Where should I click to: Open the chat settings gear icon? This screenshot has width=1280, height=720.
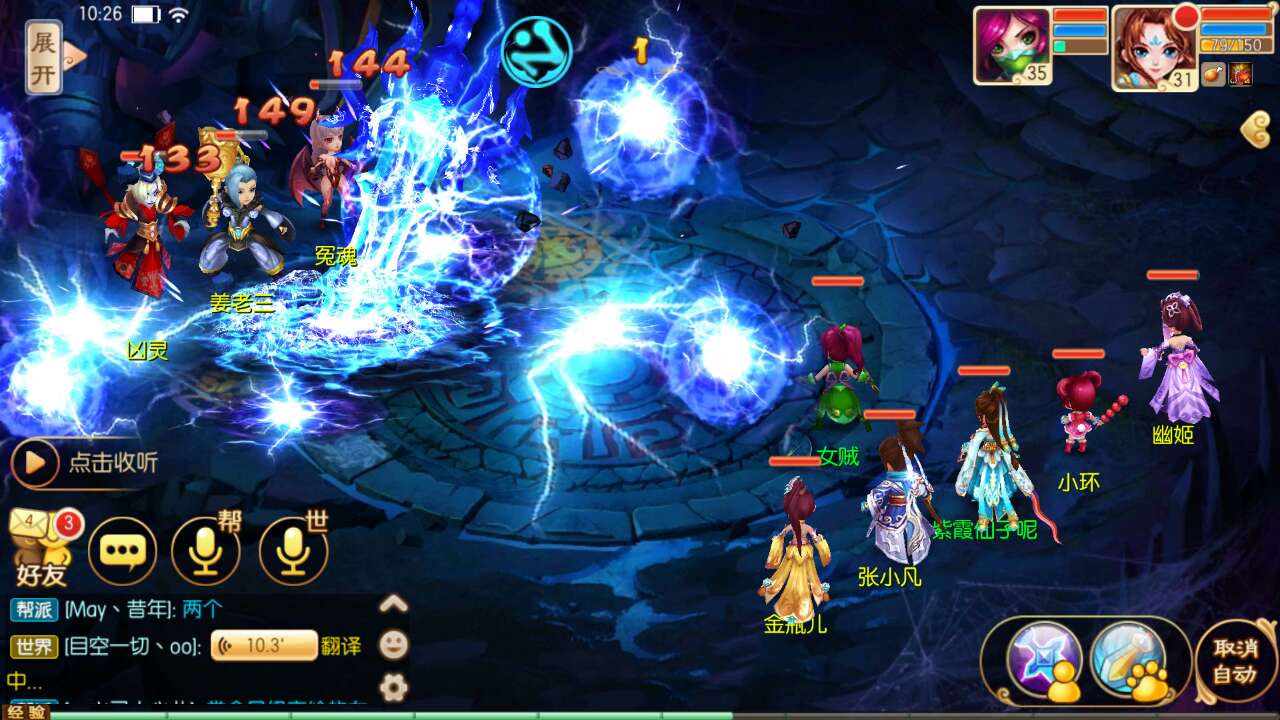pyautogui.click(x=394, y=687)
